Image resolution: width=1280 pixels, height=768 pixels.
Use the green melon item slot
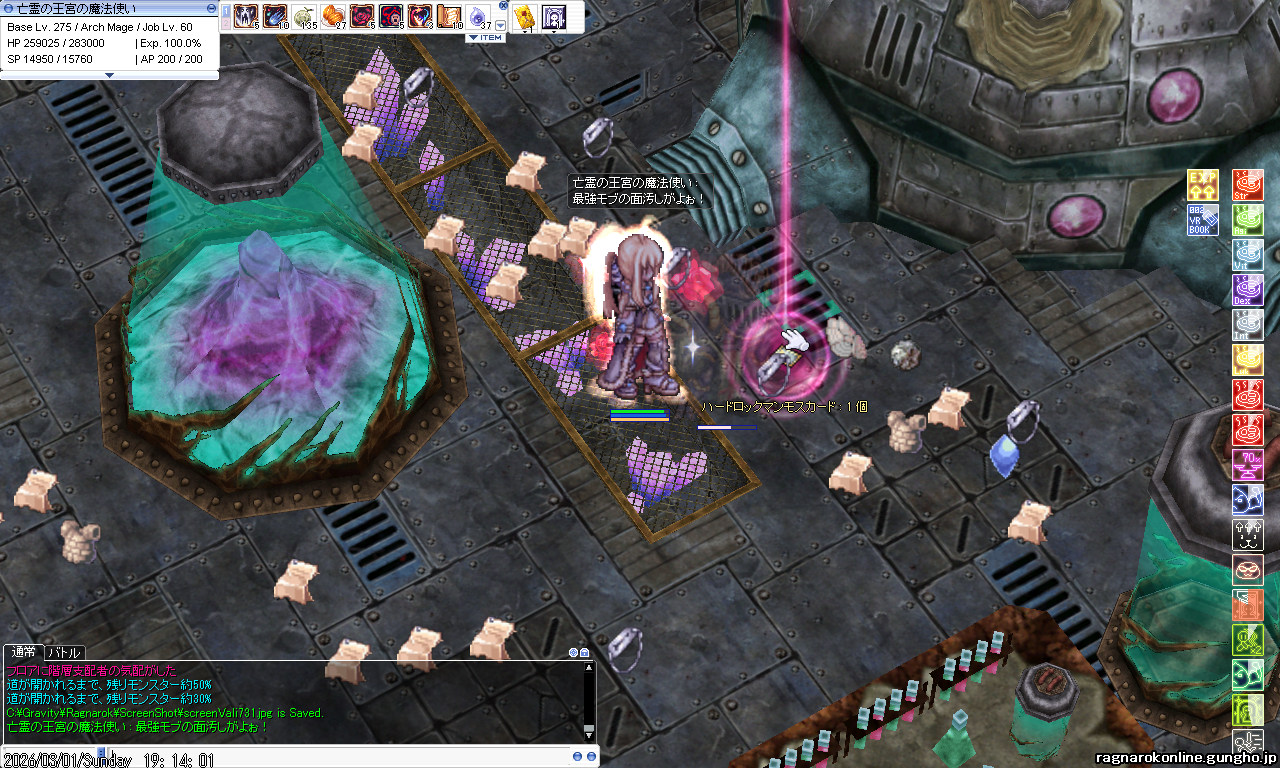tap(304, 15)
